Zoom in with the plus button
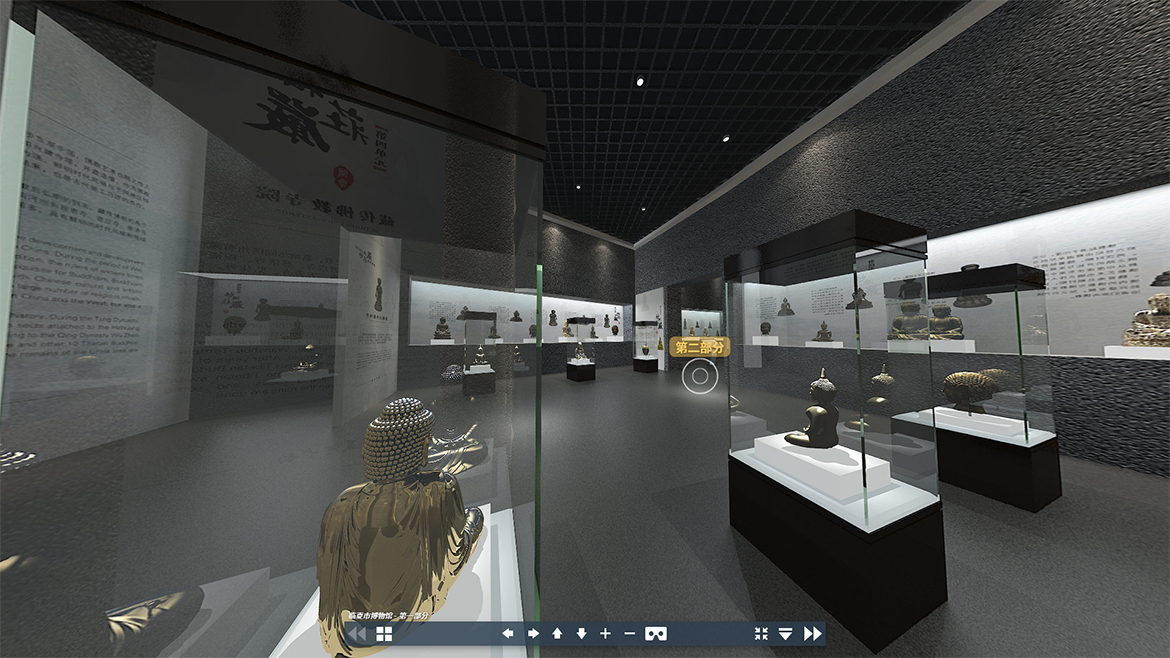The height and width of the screenshot is (658, 1170). (605, 633)
